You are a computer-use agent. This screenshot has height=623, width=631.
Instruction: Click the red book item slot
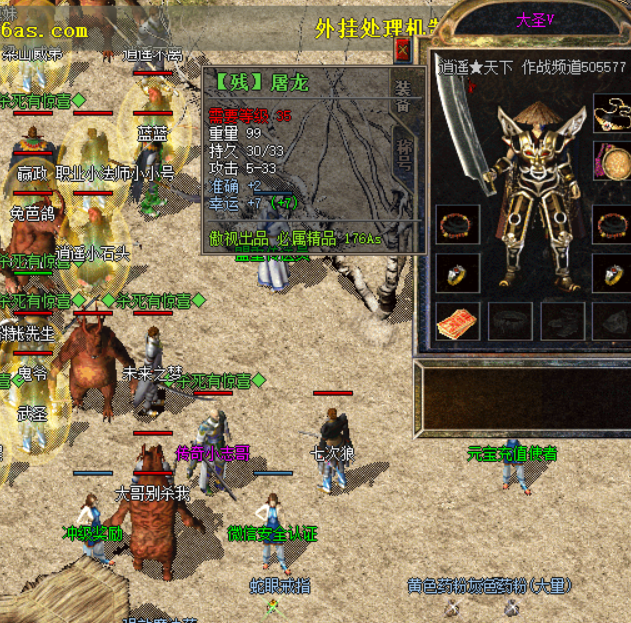[457, 323]
